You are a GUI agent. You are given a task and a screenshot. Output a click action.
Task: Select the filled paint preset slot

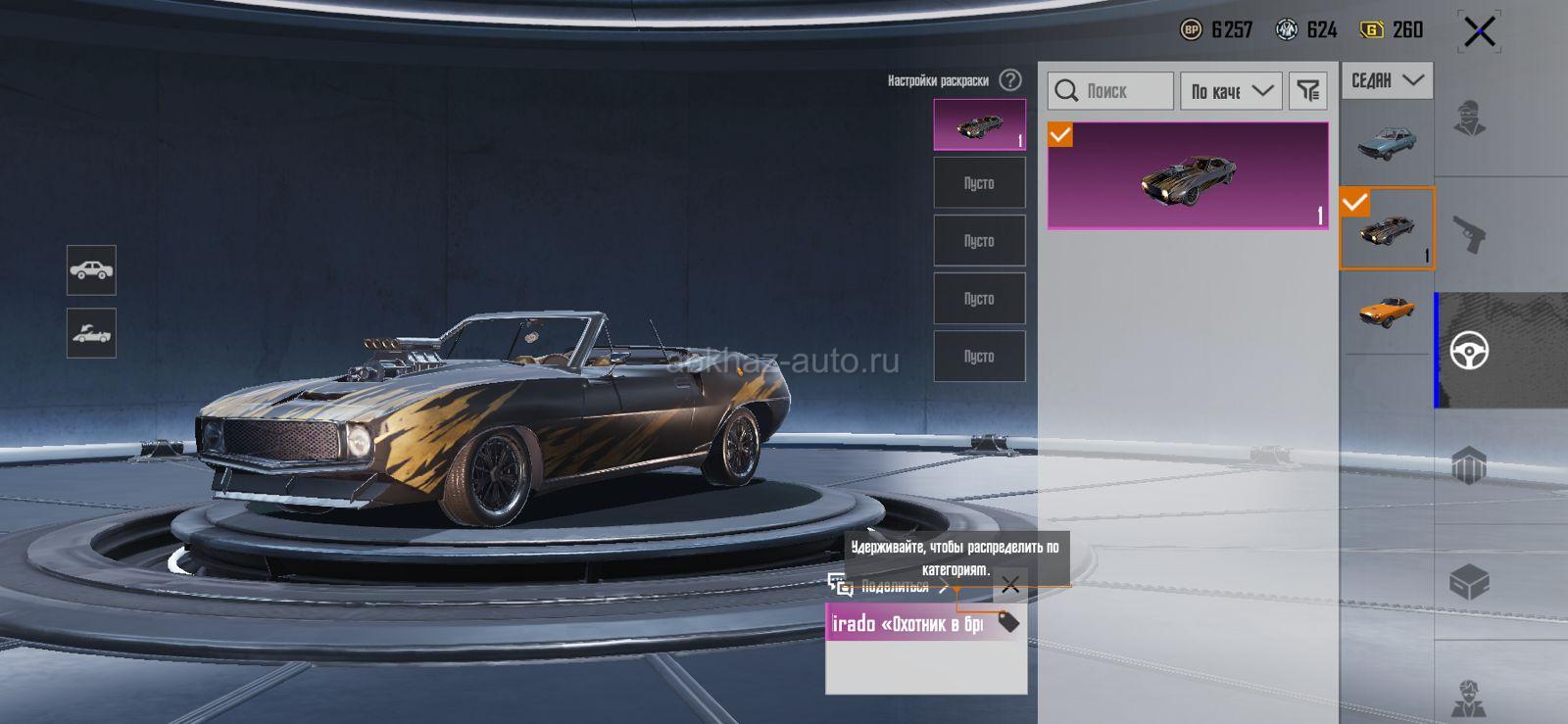979,124
